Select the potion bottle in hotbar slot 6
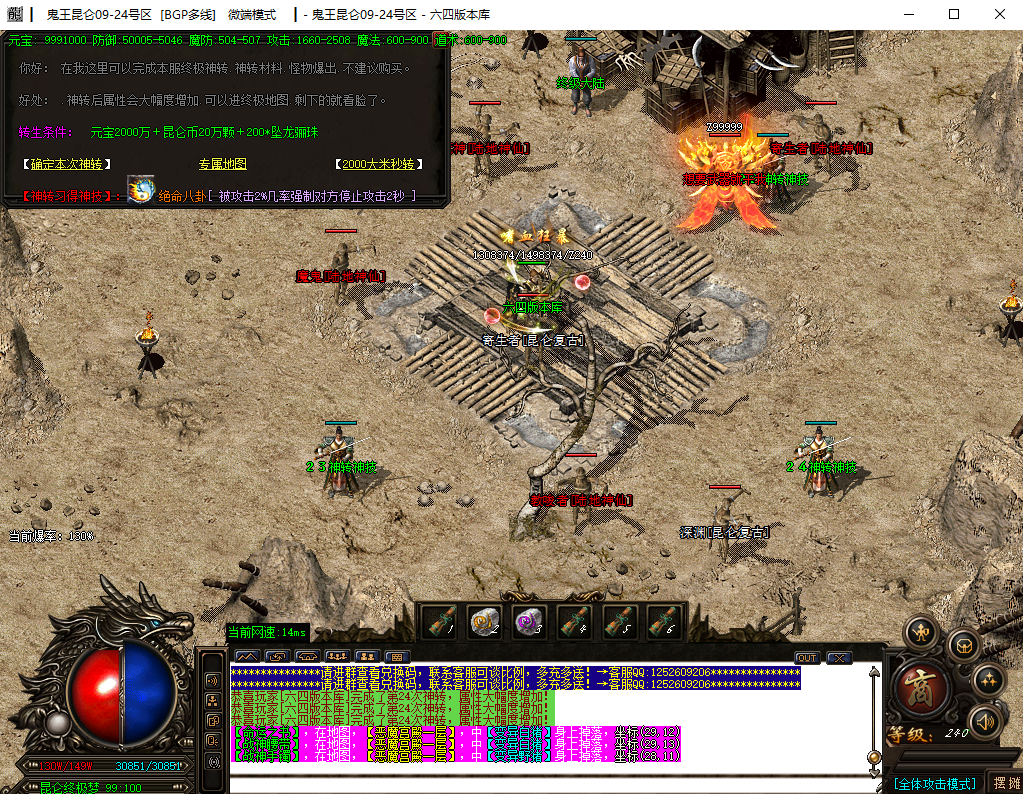The height and width of the screenshot is (794, 1023). point(665,622)
